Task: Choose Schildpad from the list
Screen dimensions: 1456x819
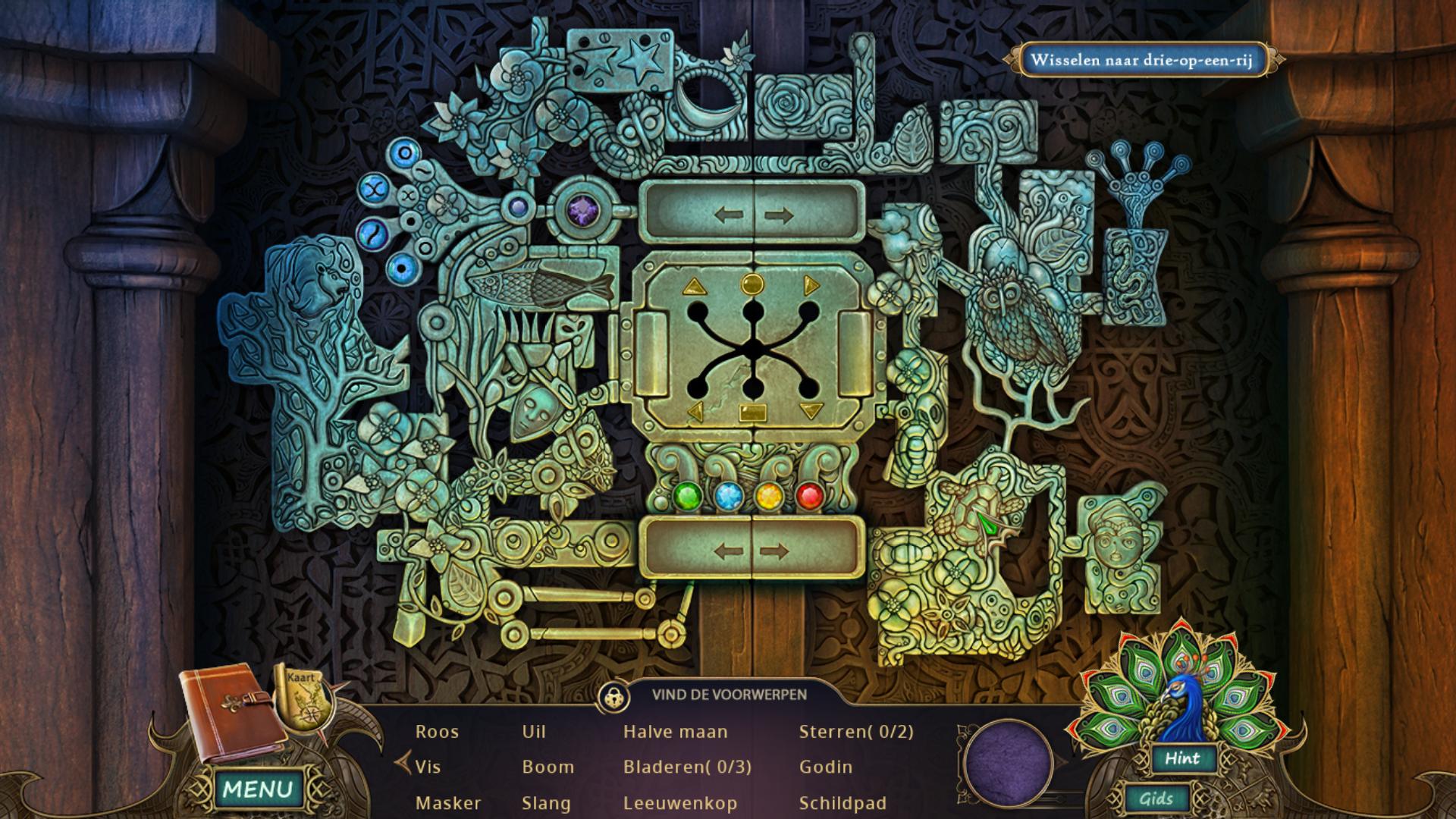Action: coord(843,802)
